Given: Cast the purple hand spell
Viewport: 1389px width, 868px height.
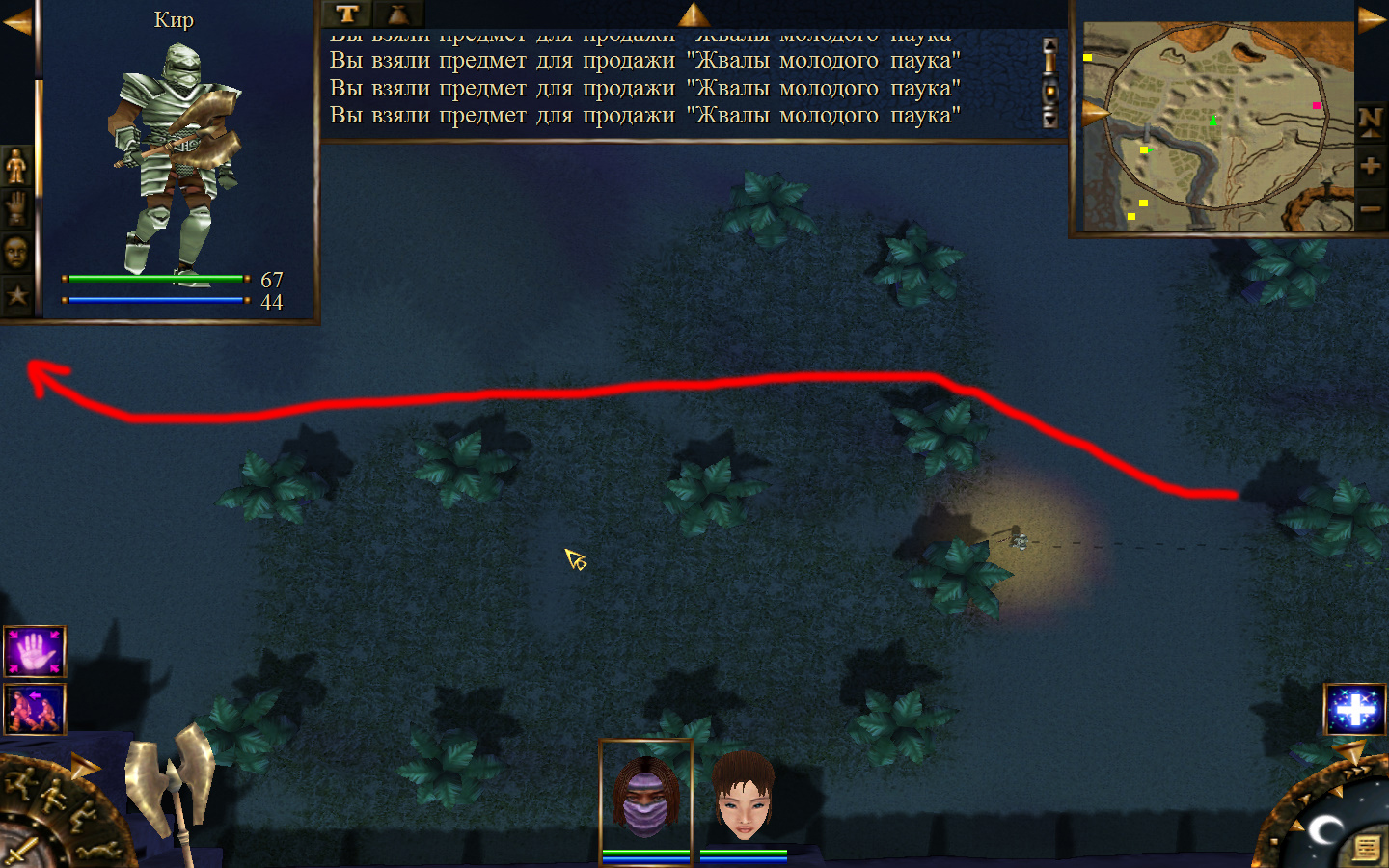Looking at the screenshot, I should (35, 652).
